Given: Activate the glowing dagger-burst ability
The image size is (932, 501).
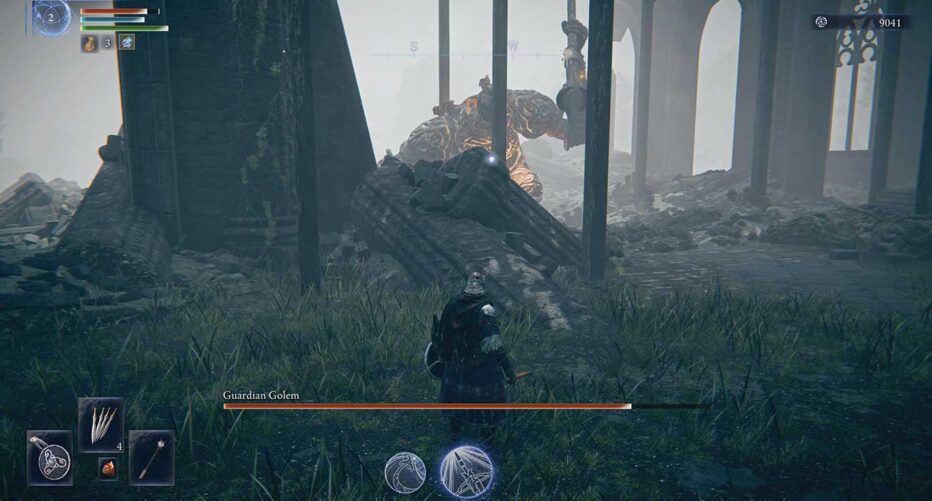Looking at the screenshot, I should 466,471.
